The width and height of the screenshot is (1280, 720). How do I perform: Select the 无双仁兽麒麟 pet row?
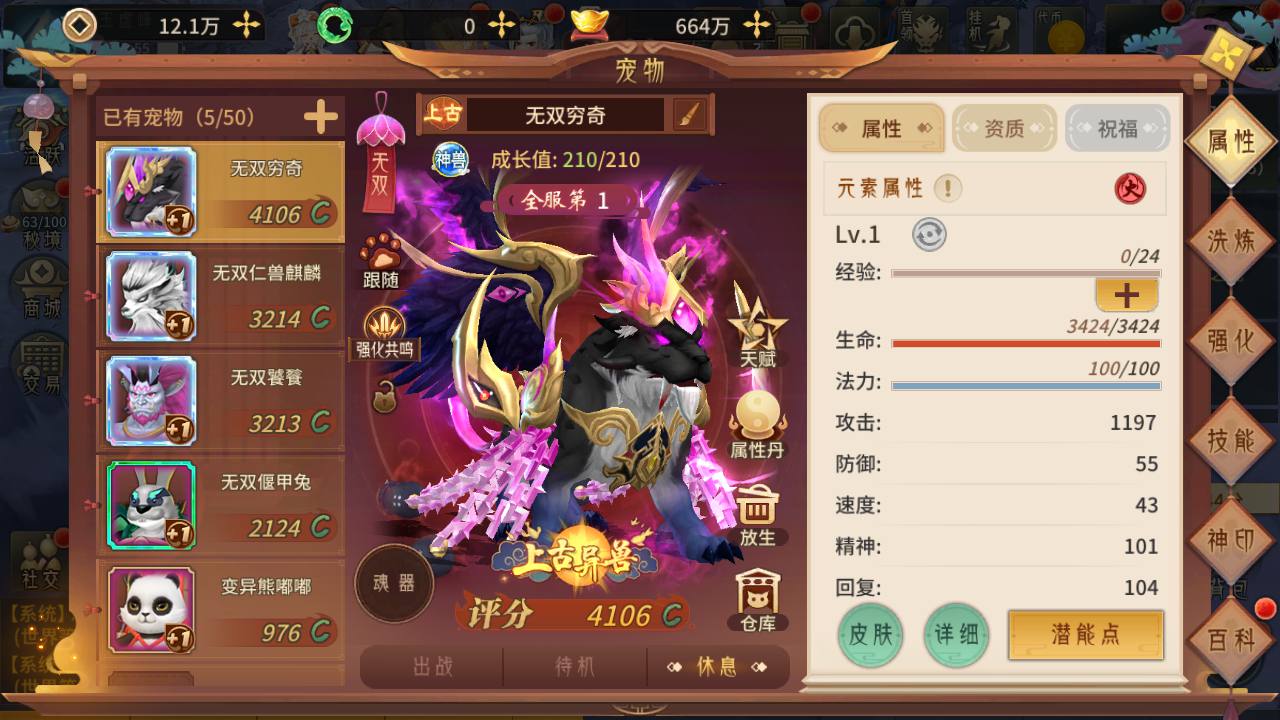point(220,295)
